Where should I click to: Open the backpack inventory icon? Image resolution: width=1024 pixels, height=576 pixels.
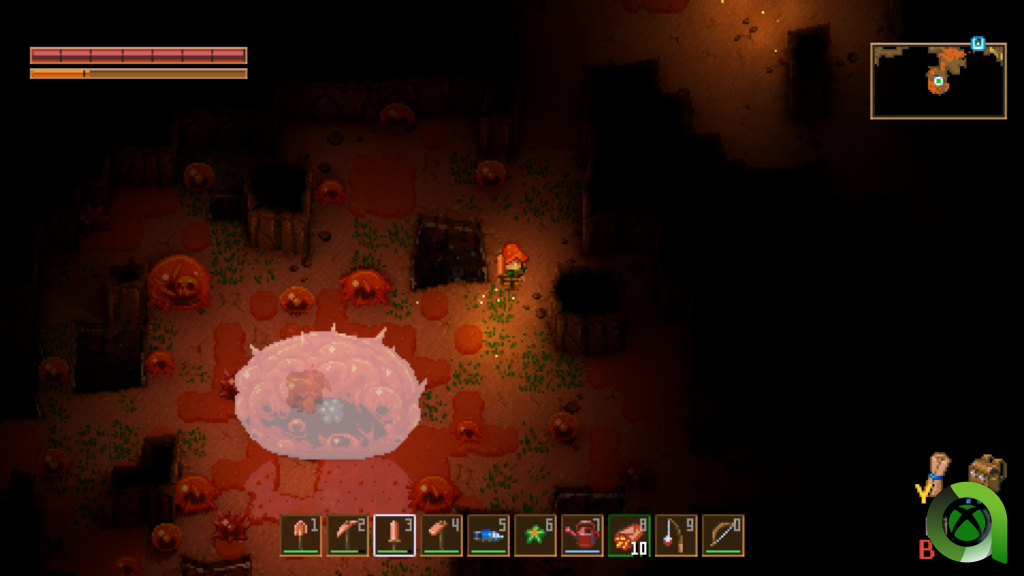tap(987, 472)
